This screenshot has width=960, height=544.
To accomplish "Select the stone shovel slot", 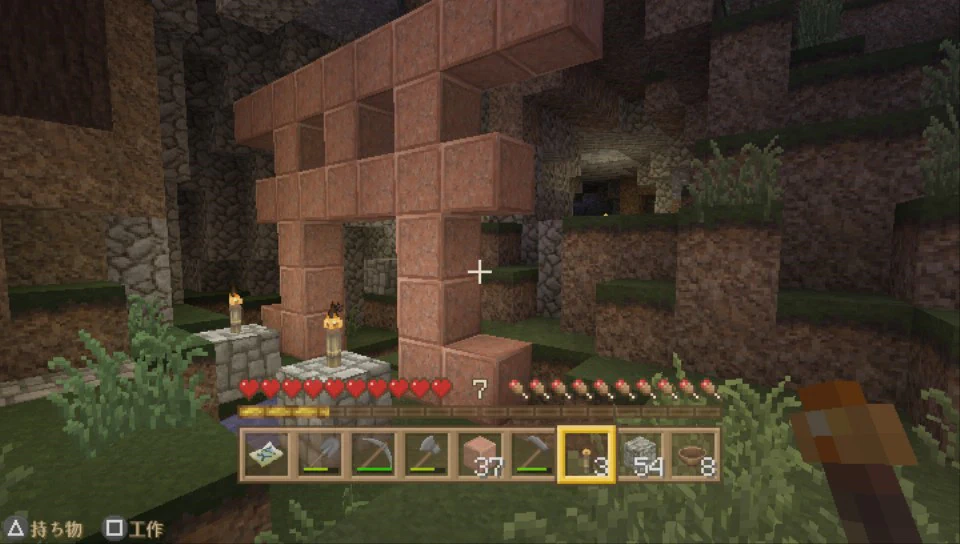I will pyautogui.click(x=319, y=455).
